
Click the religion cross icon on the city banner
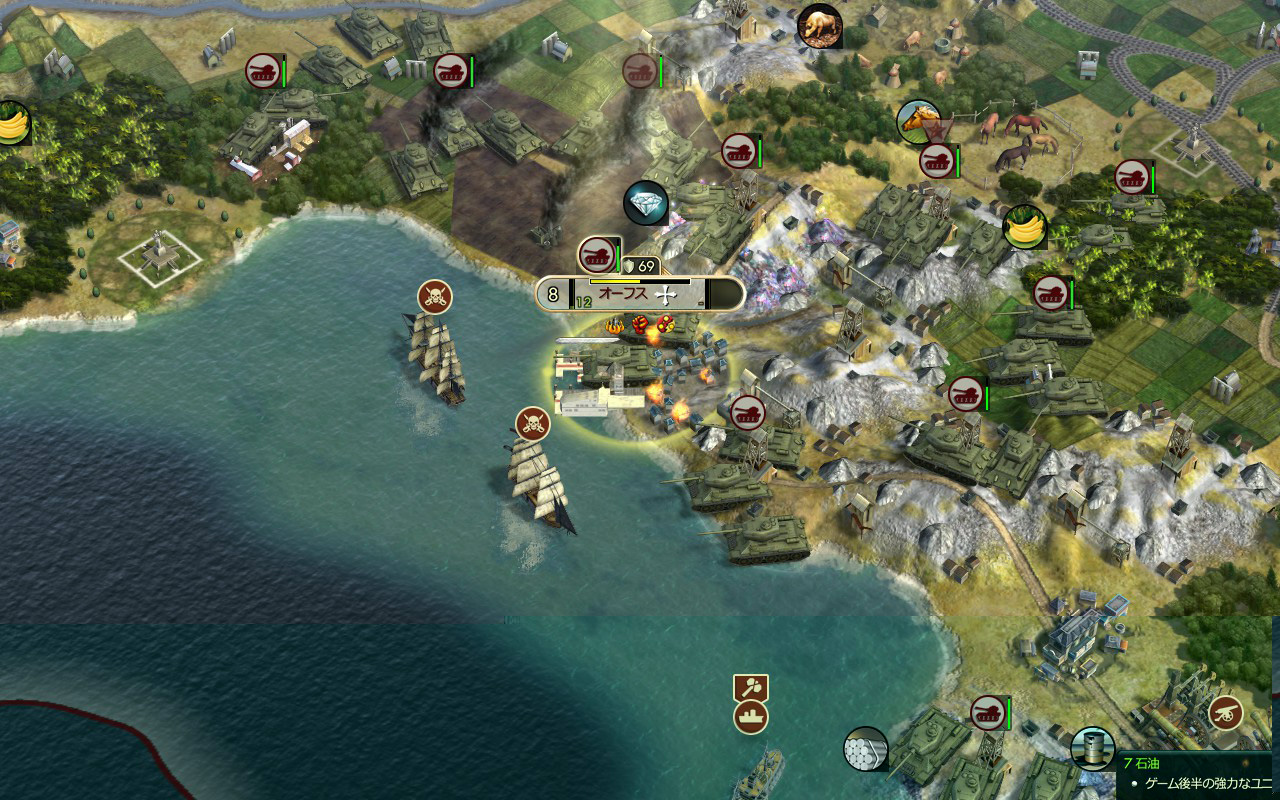665,295
